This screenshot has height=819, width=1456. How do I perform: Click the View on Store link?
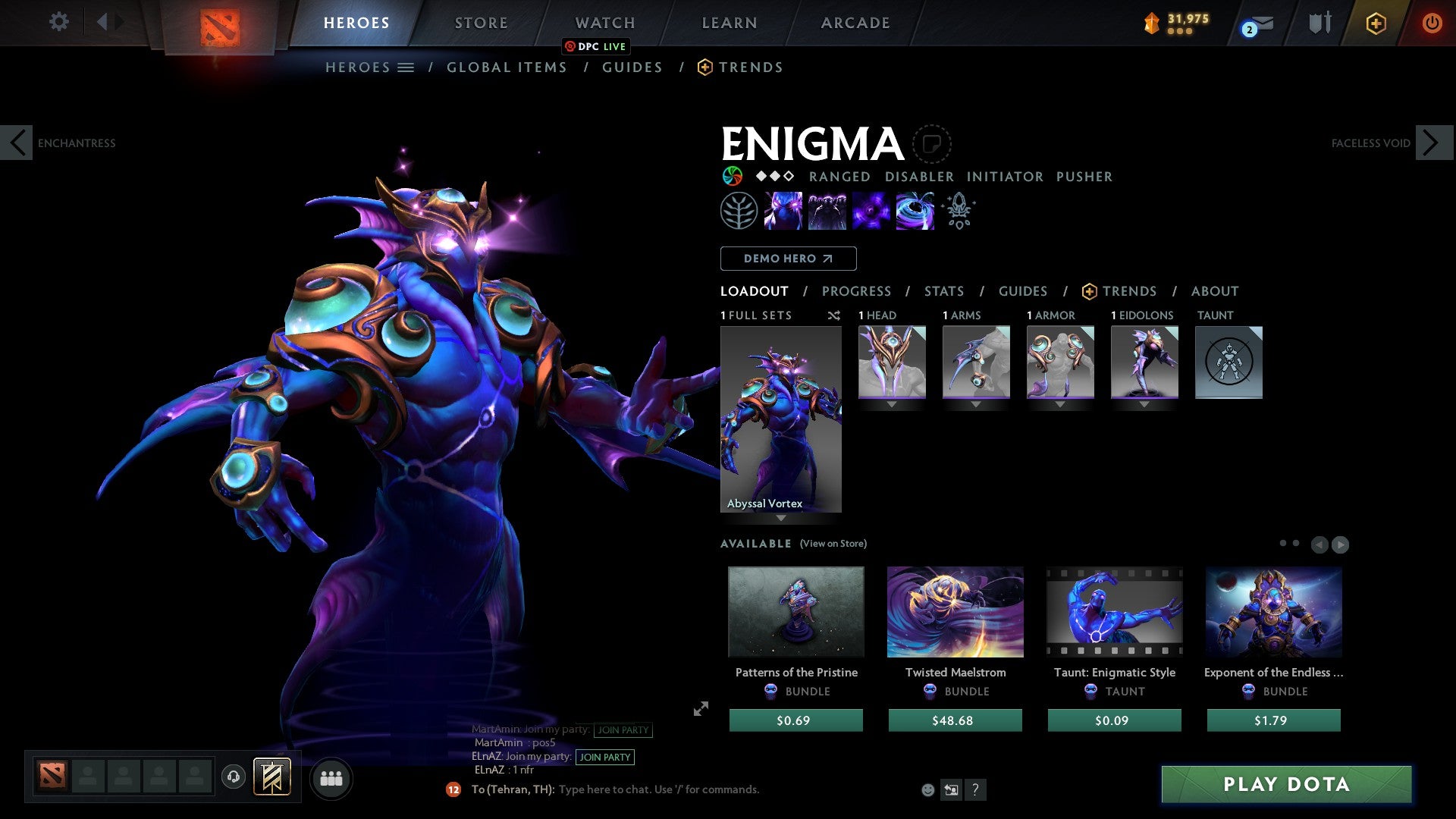tap(834, 544)
